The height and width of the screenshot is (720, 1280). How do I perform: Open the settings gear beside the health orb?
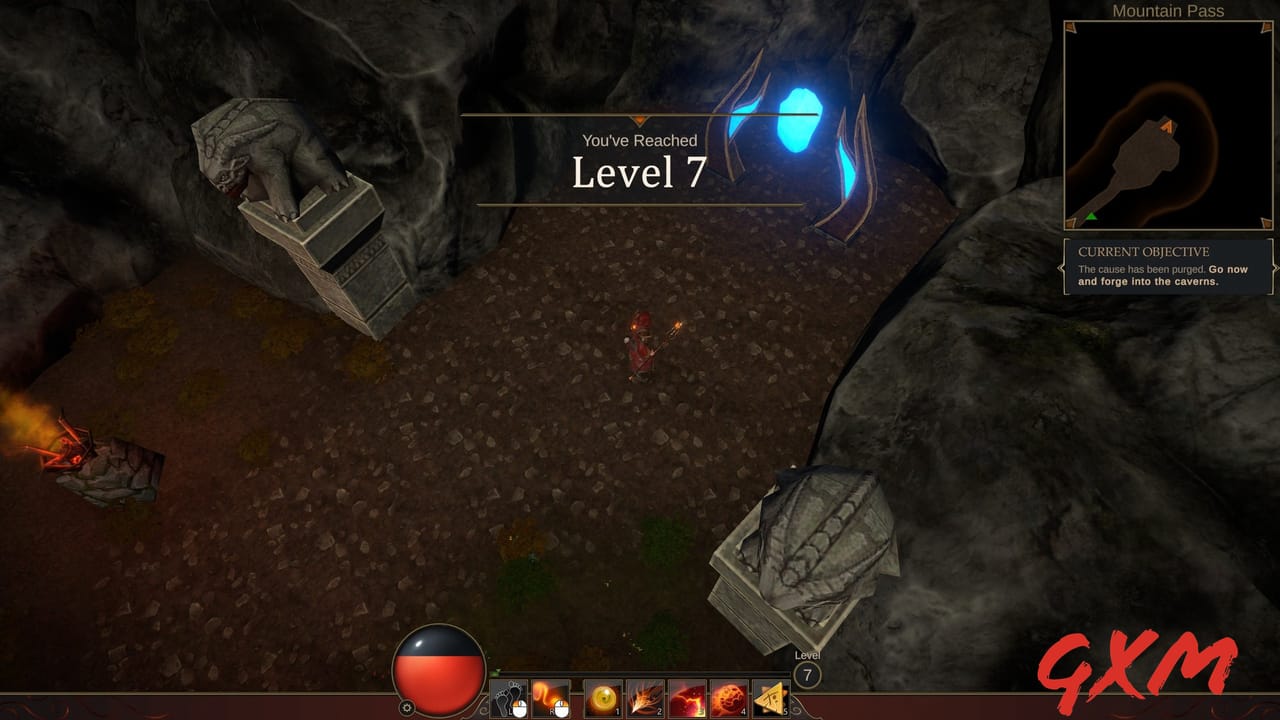pyautogui.click(x=408, y=706)
